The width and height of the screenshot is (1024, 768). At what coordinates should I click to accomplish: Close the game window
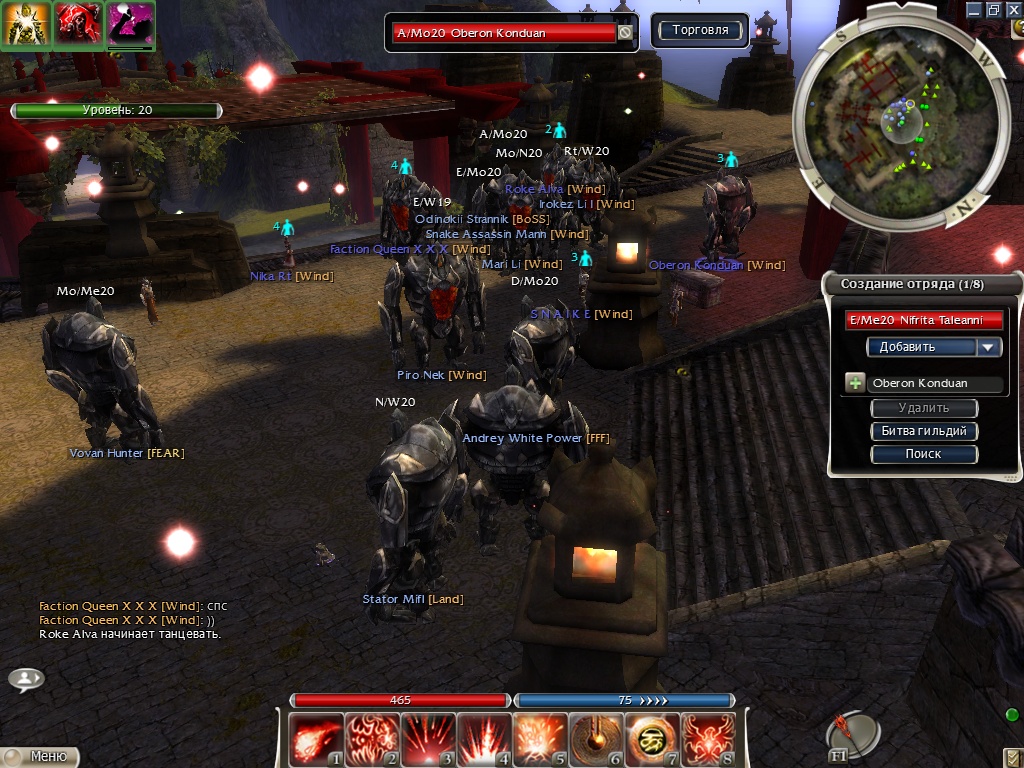(1012, 9)
